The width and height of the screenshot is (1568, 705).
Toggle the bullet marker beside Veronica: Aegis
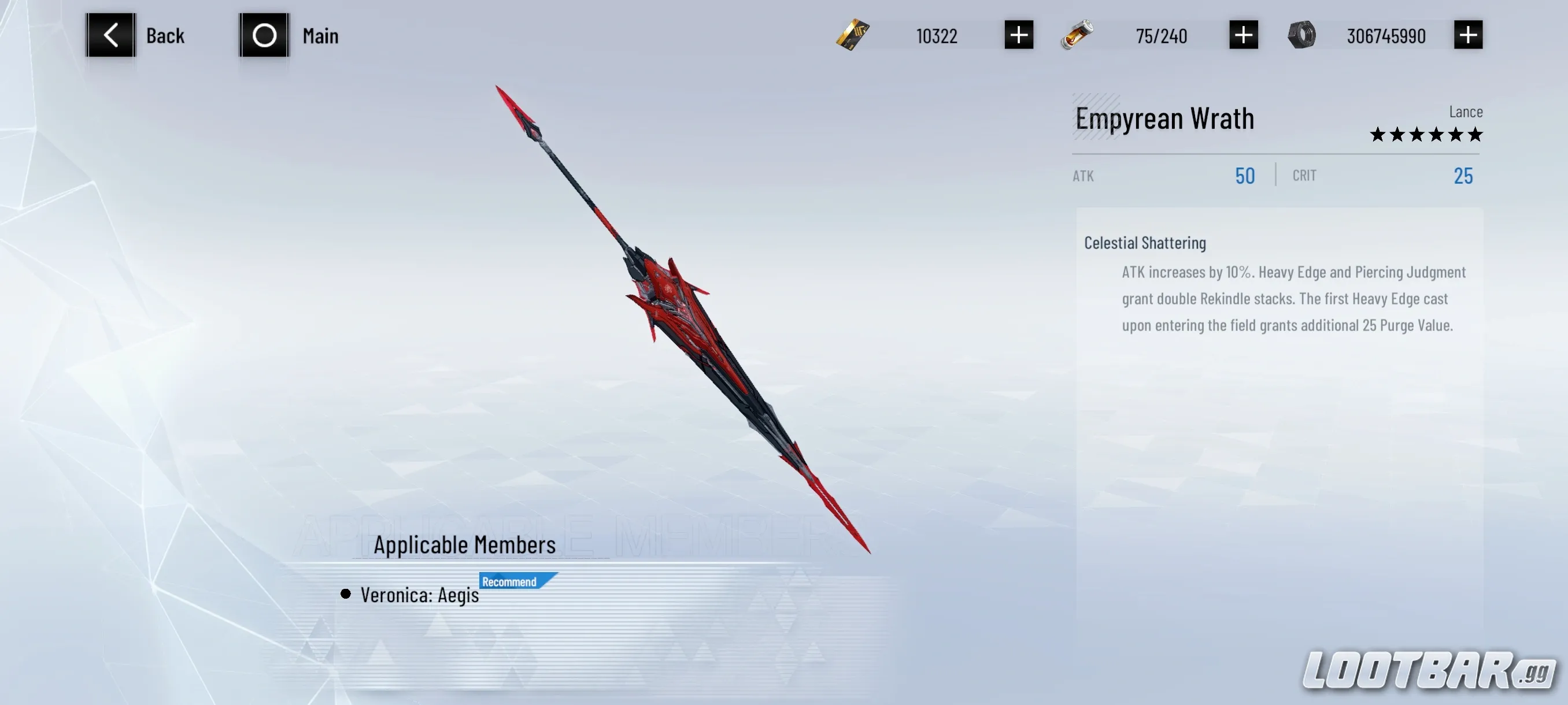click(346, 594)
